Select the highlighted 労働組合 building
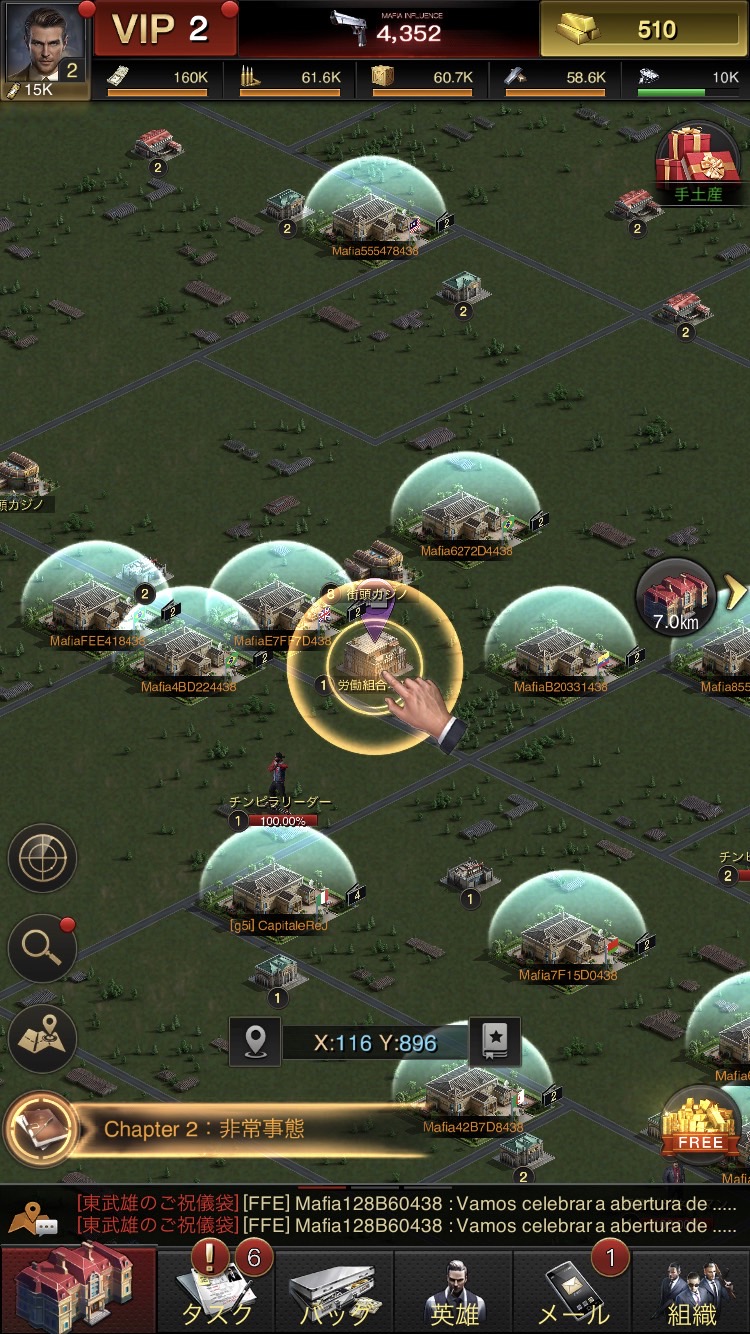The width and height of the screenshot is (750, 1334). (x=374, y=657)
